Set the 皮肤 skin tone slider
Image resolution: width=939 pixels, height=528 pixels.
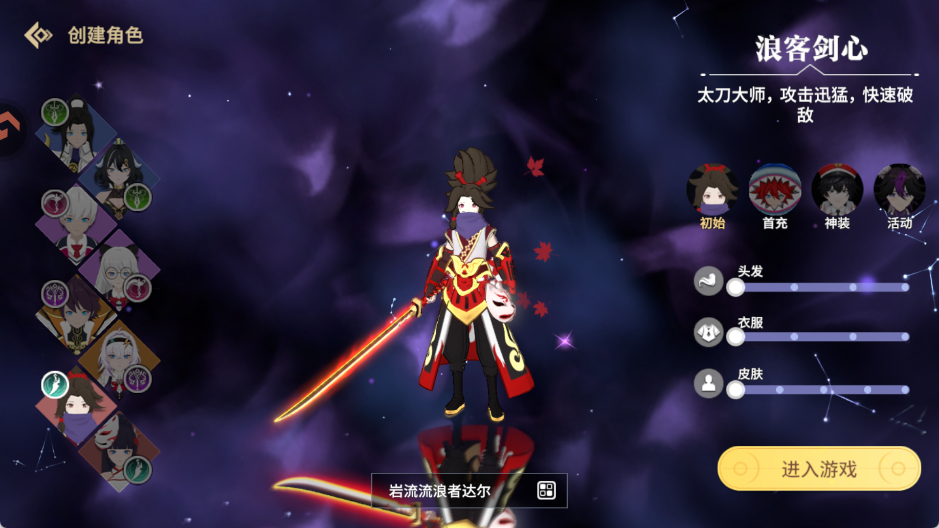(x=821, y=390)
